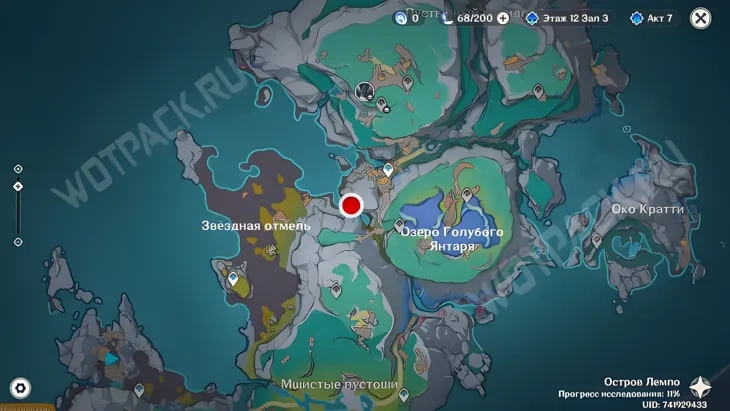Select the blue teleport waypoint near Звездная отмель
This screenshot has height=411, width=730.
(x=233, y=279)
